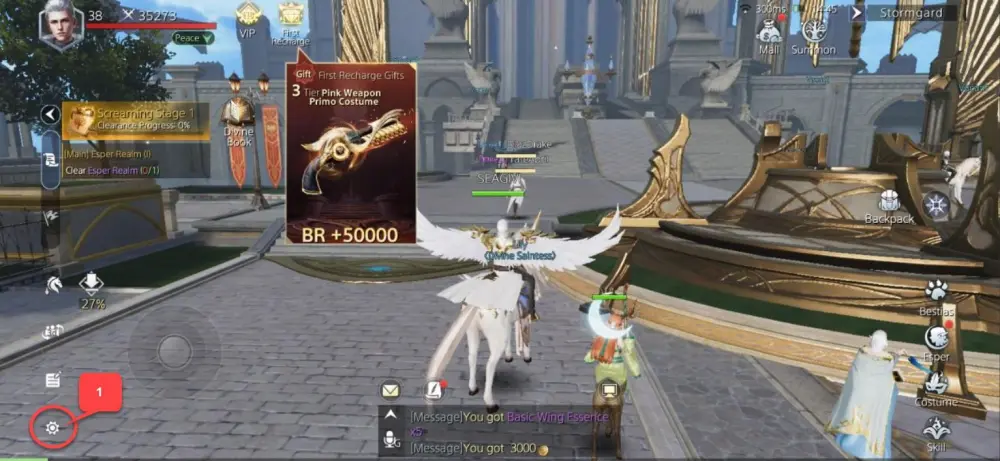
Task: Open the Besties menu
Action: coord(936,295)
